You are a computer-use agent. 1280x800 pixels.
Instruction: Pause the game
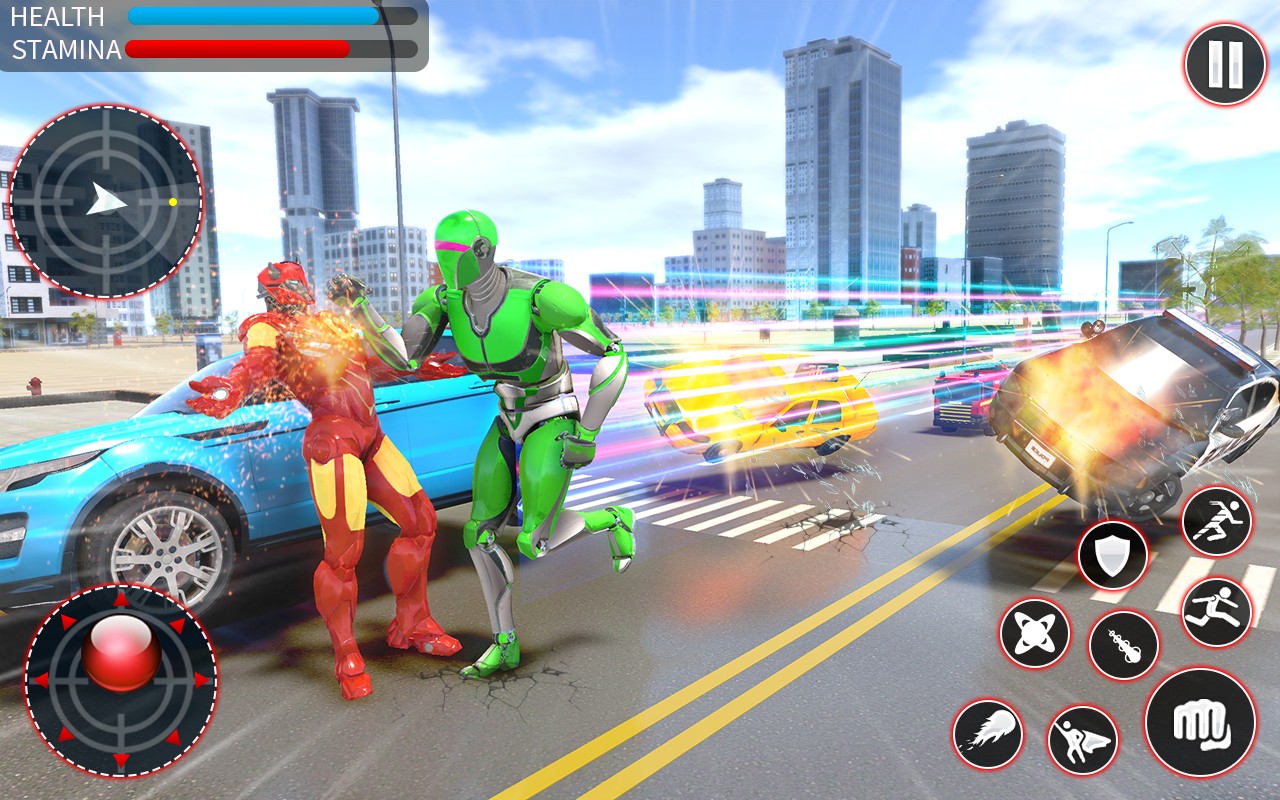pos(1225,65)
